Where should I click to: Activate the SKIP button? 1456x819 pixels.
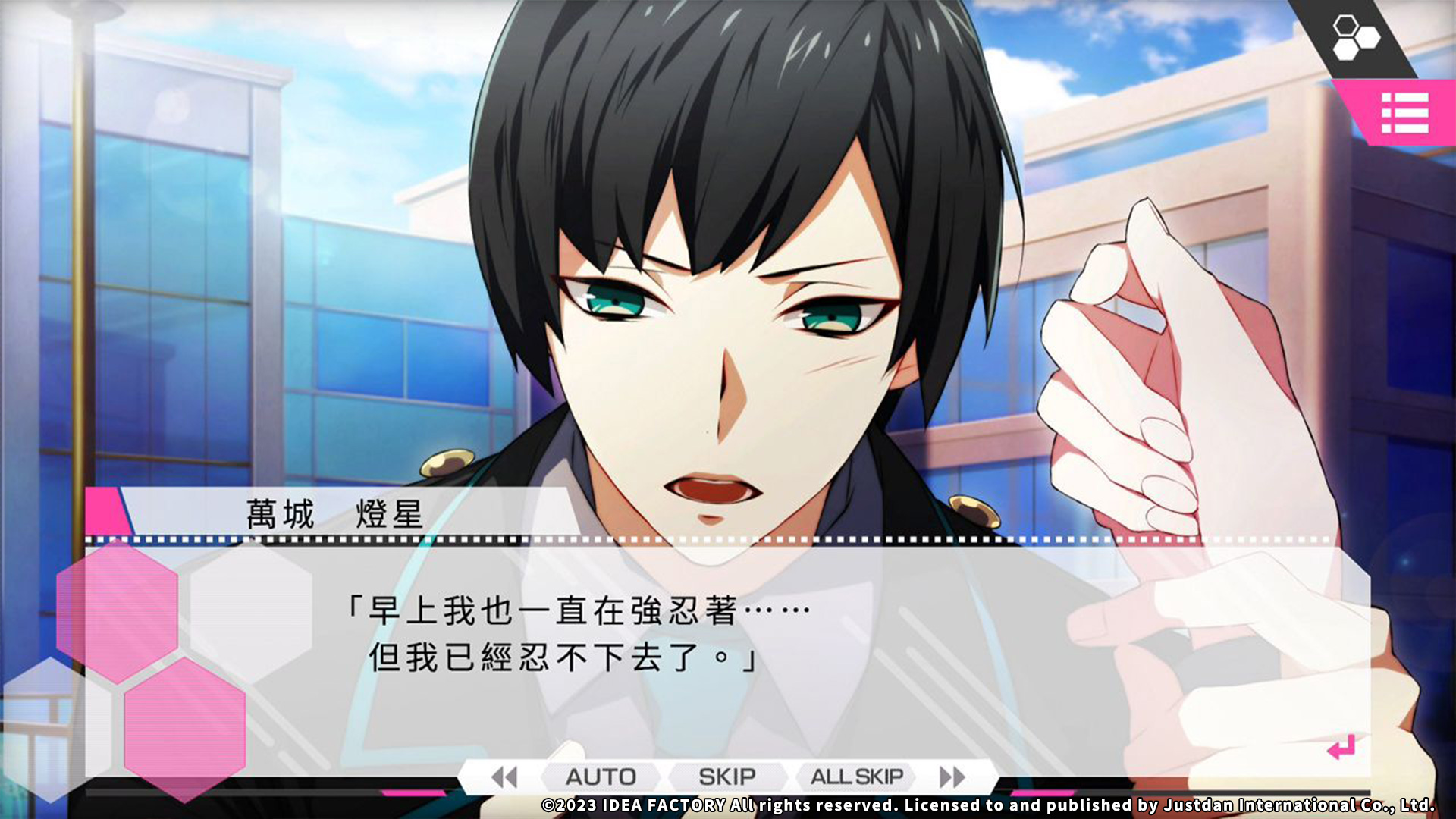point(726,777)
